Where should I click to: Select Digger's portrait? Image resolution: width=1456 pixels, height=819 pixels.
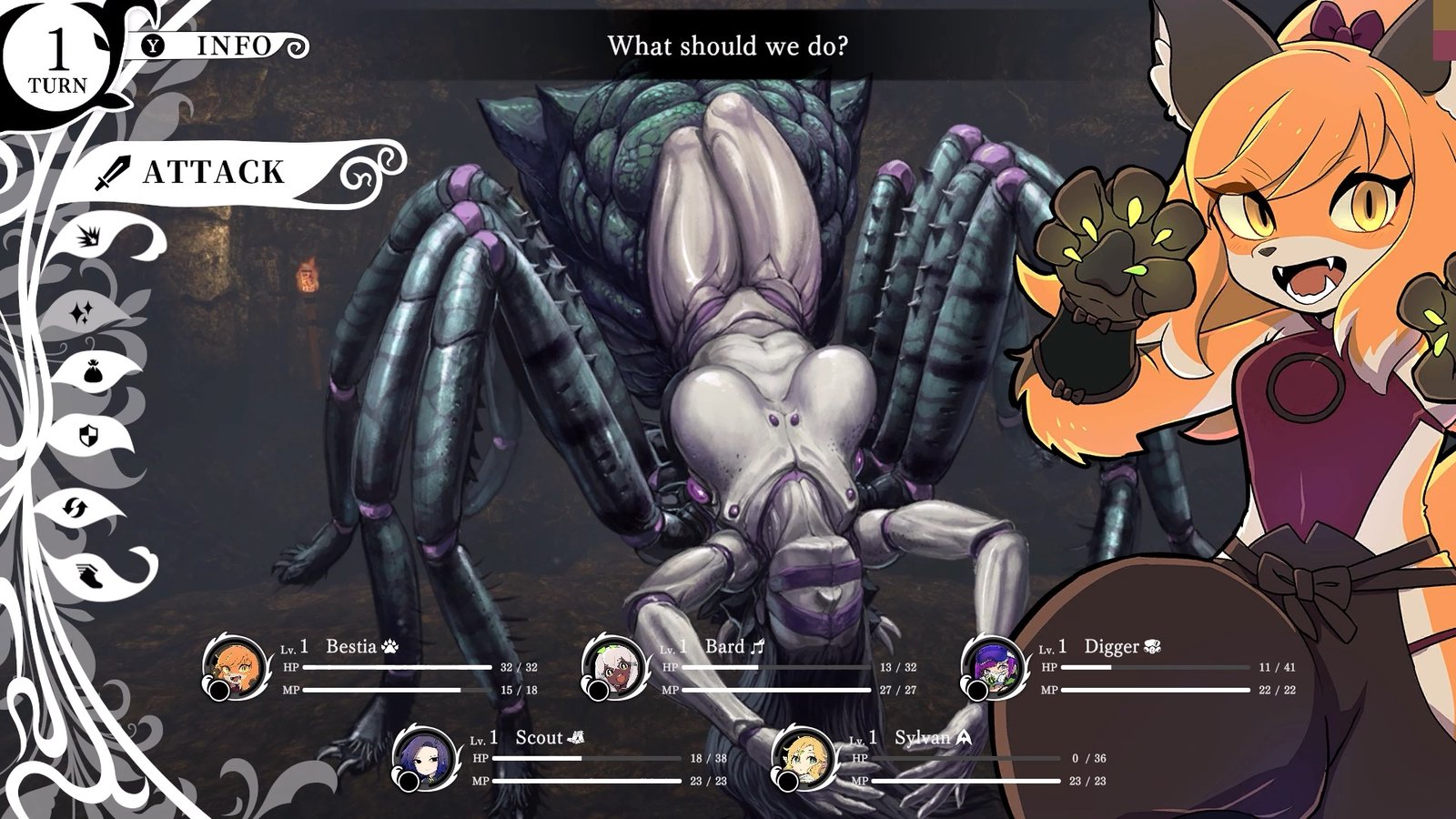[x=994, y=668]
